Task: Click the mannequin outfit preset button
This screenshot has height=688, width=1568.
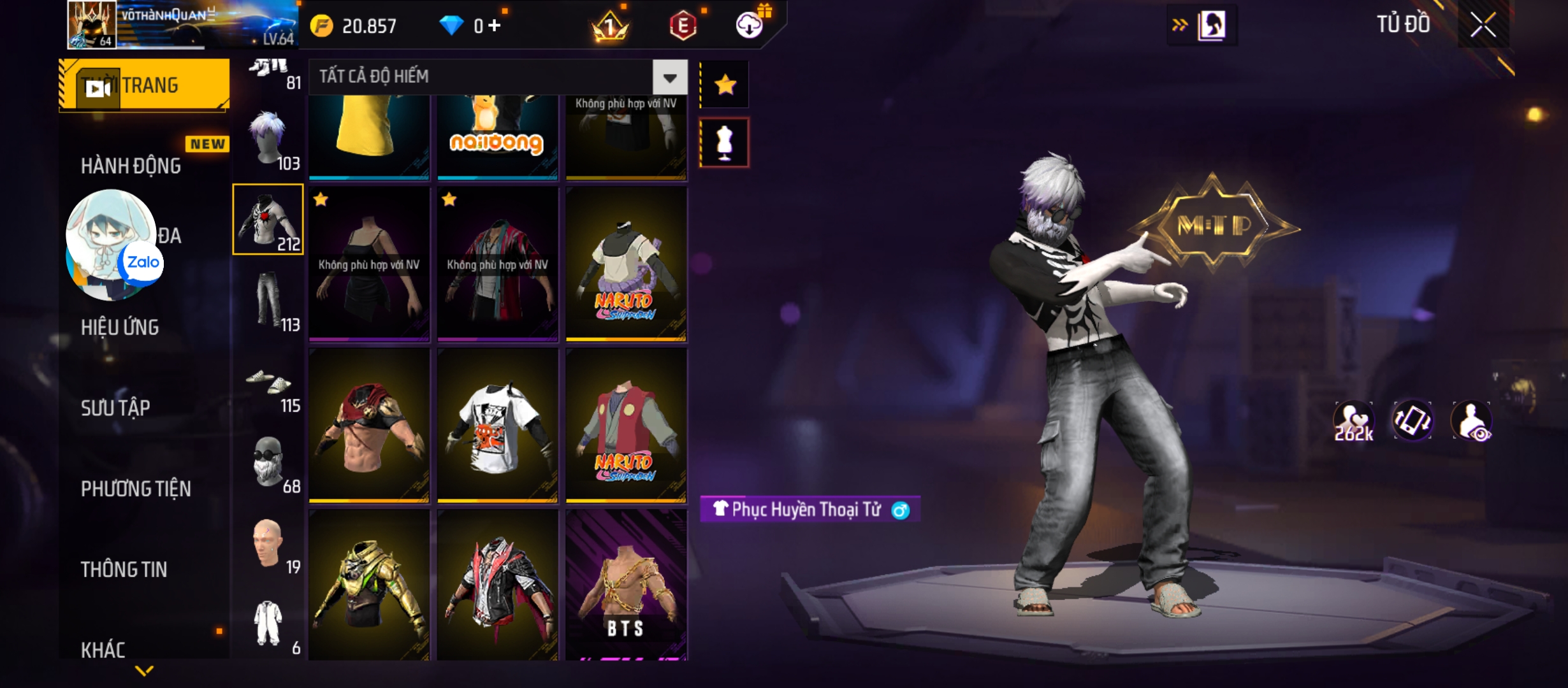Action: click(x=725, y=143)
